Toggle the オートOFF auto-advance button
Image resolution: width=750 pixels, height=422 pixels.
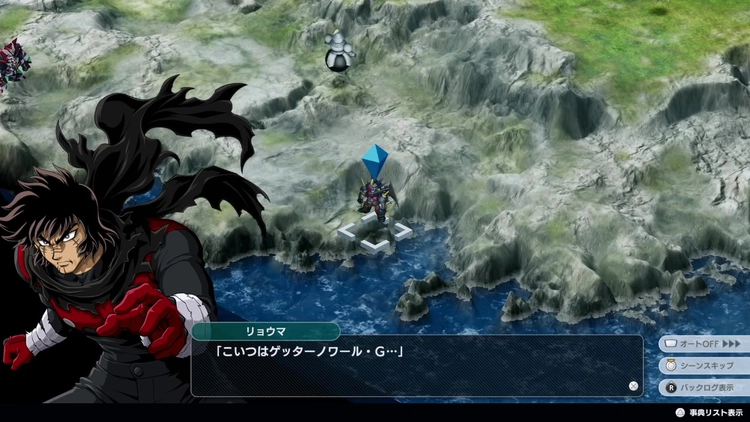pos(703,344)
